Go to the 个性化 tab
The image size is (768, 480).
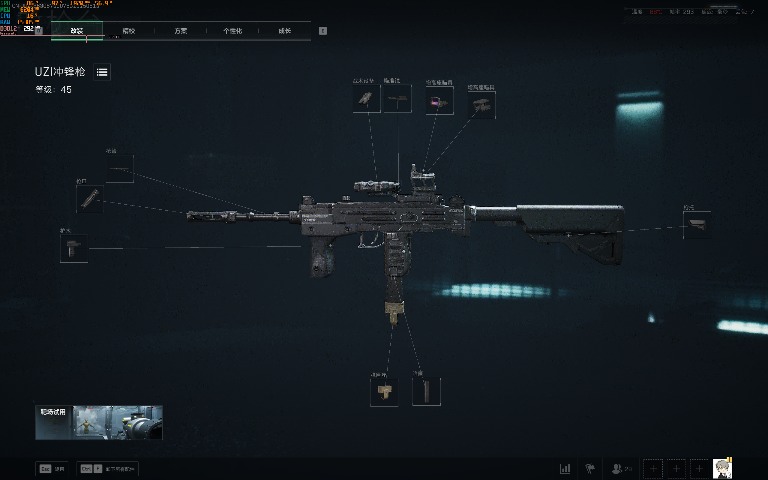point(232,31)
